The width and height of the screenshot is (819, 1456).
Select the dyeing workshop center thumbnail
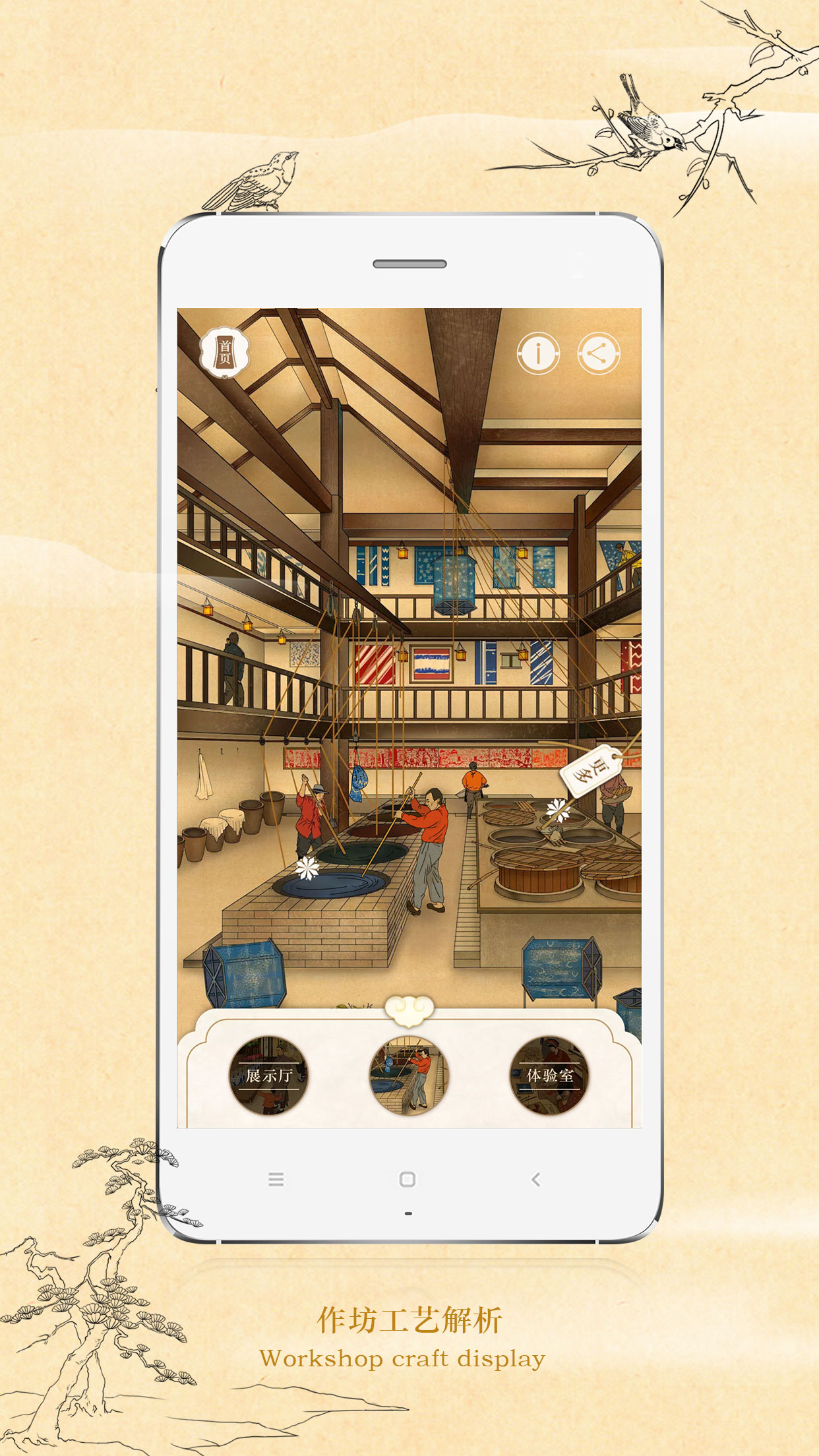click(x=409, y=1076)
